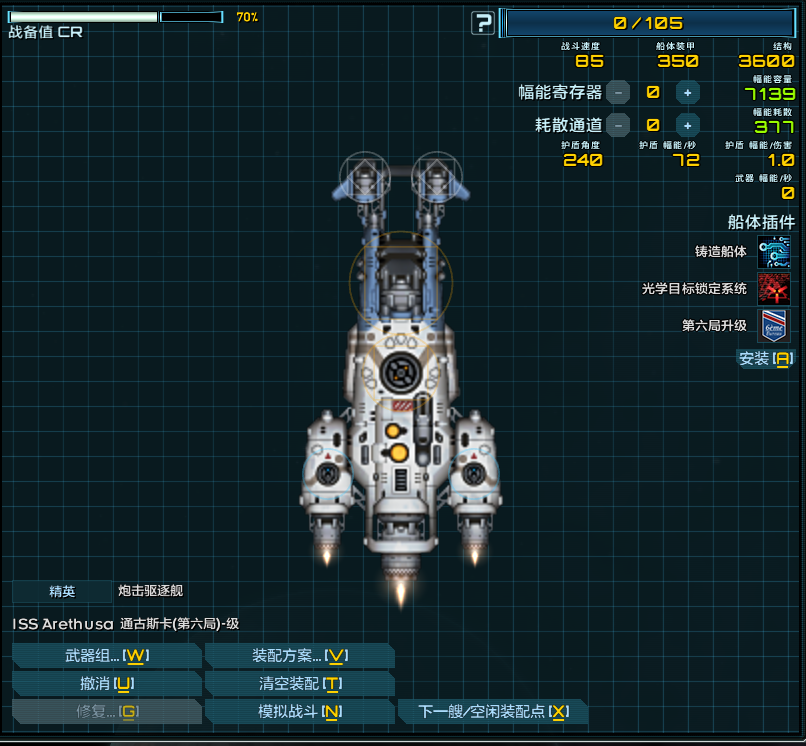Open the 武器组 weapon groups menu
Screen dimensions: 806x746
point(107,656)
